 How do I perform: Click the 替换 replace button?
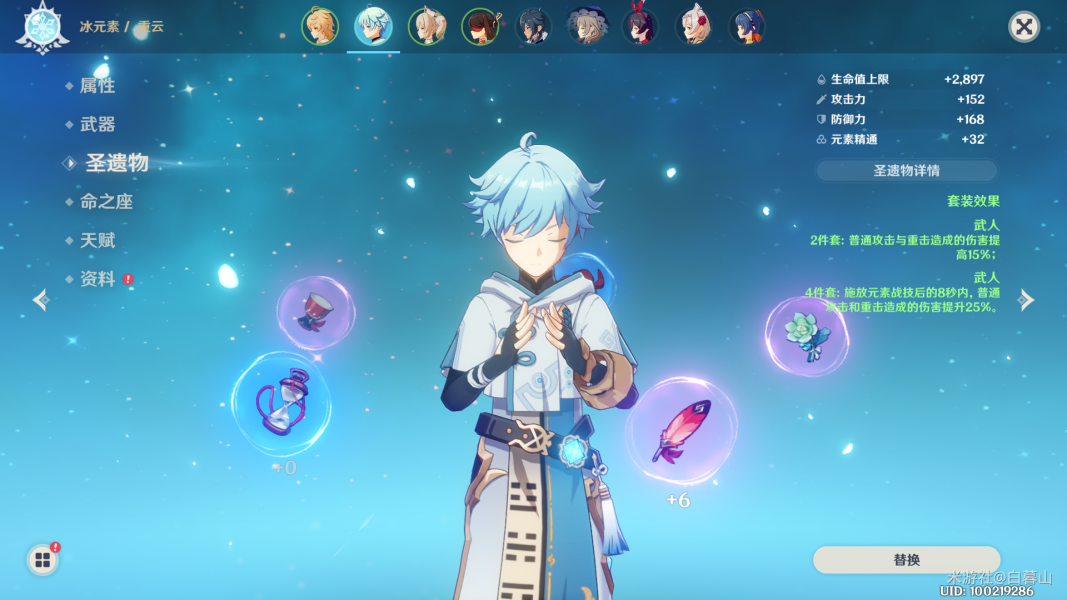click(x=906, y=560)
